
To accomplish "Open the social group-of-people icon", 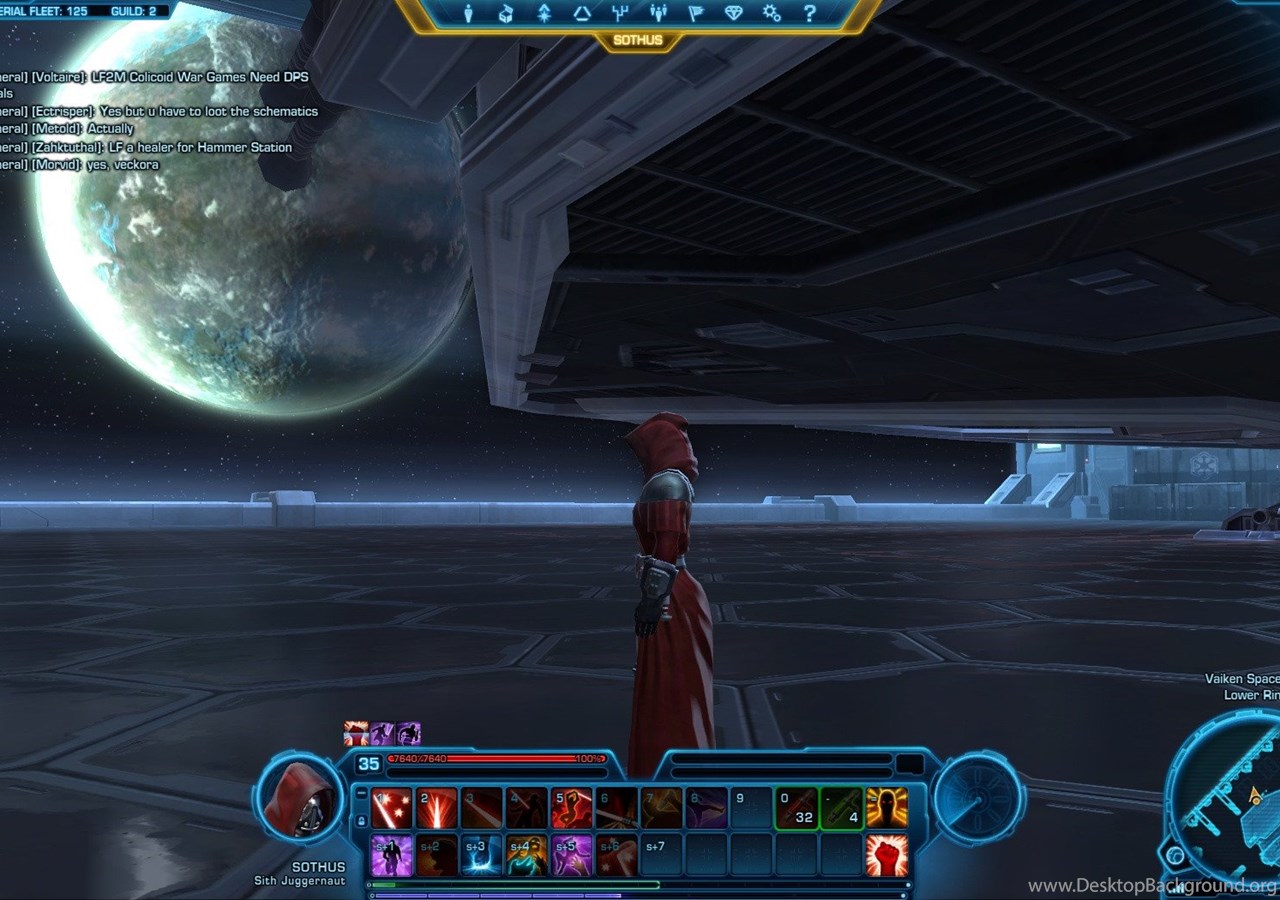I will (x=658, y=13).
